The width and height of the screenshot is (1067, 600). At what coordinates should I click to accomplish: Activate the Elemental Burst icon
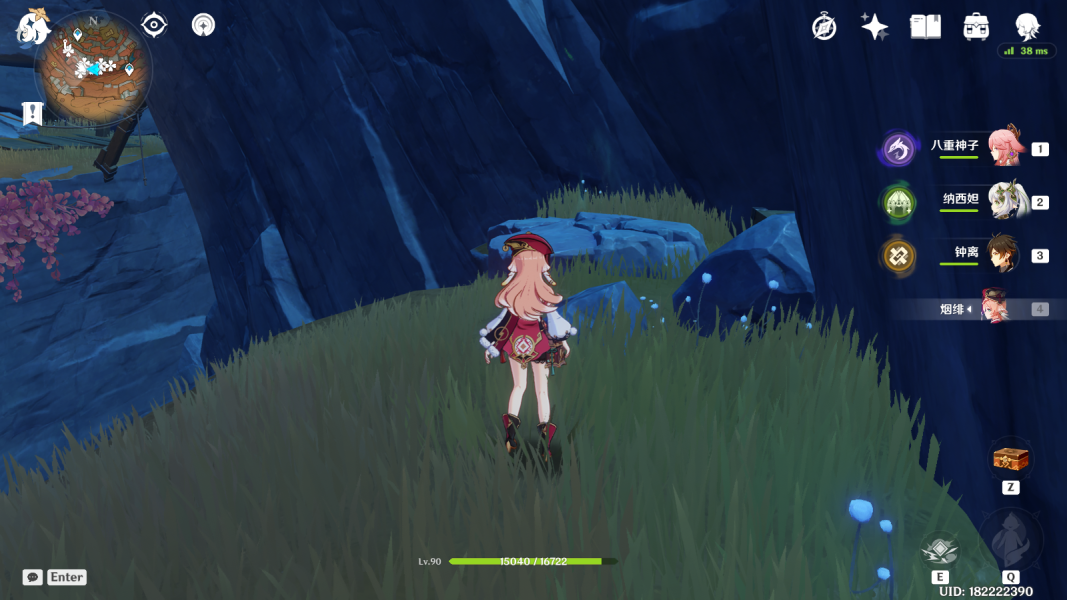click(1010, 540)
